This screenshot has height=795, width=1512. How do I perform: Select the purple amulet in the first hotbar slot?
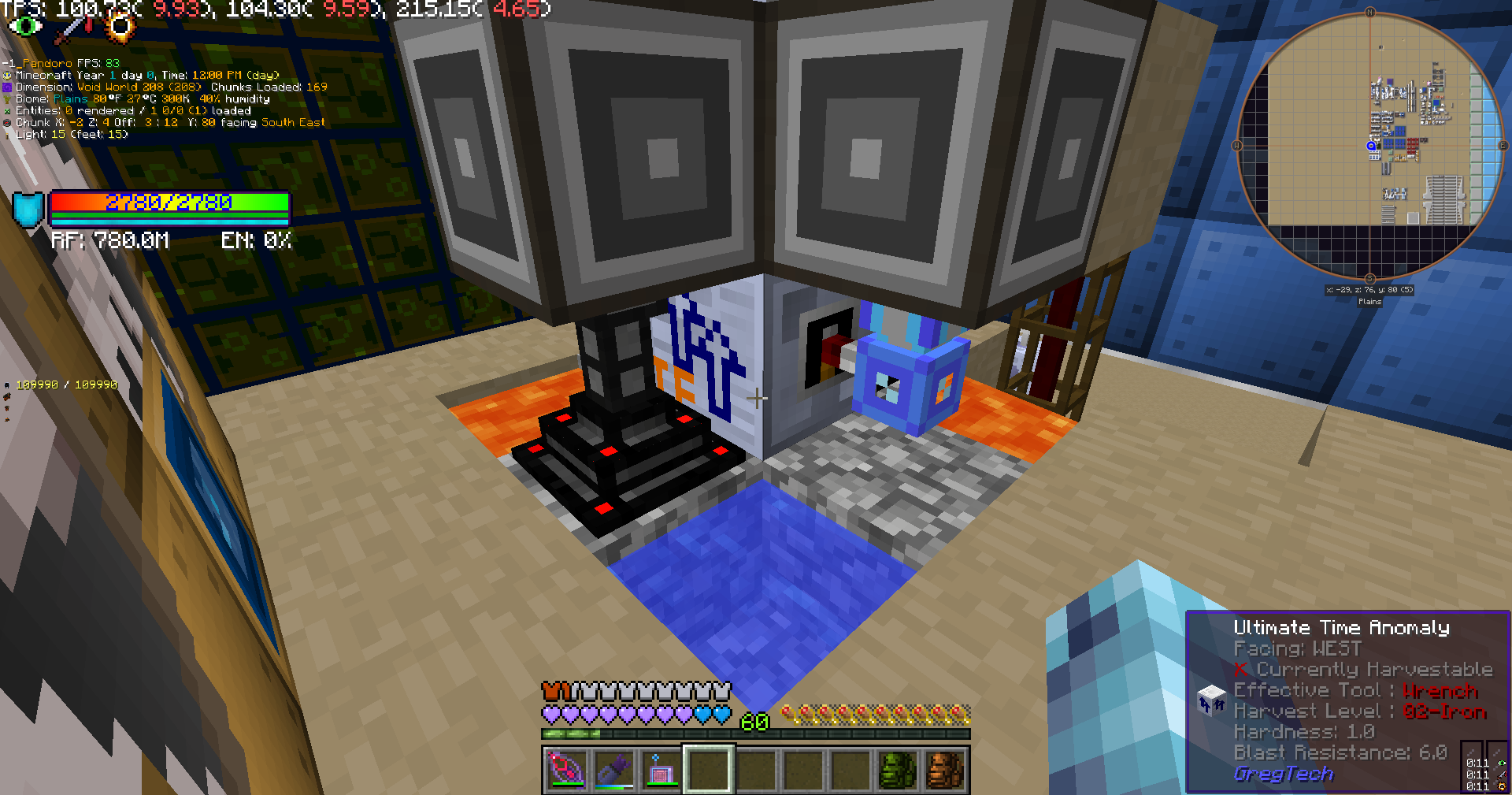(565, 770)
